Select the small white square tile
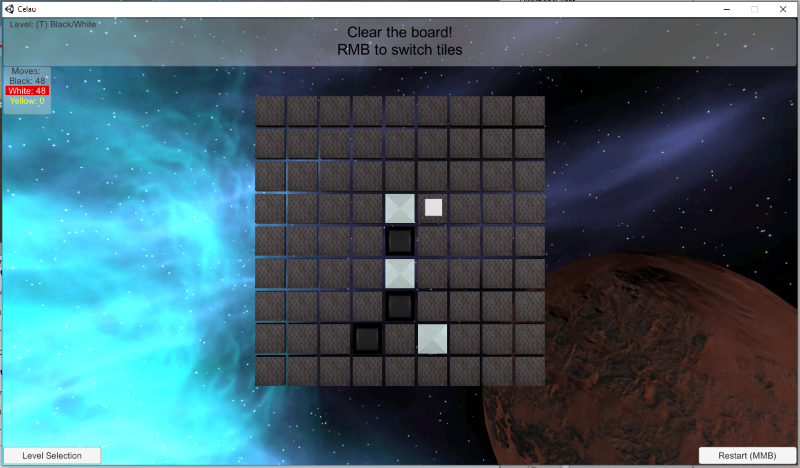Screen dimensions: 800x468 coord(433,208)
